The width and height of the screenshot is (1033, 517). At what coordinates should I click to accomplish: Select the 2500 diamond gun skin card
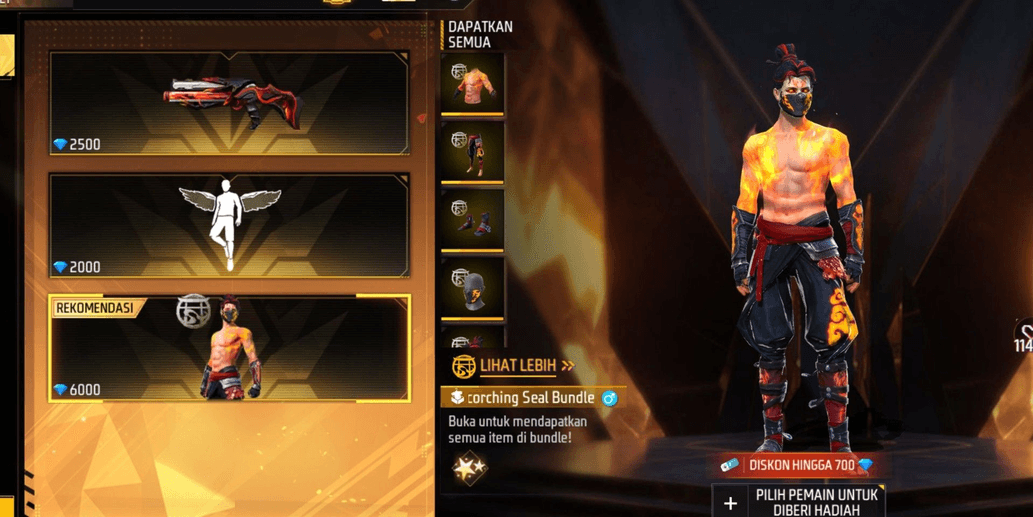[x=229, y=103]
